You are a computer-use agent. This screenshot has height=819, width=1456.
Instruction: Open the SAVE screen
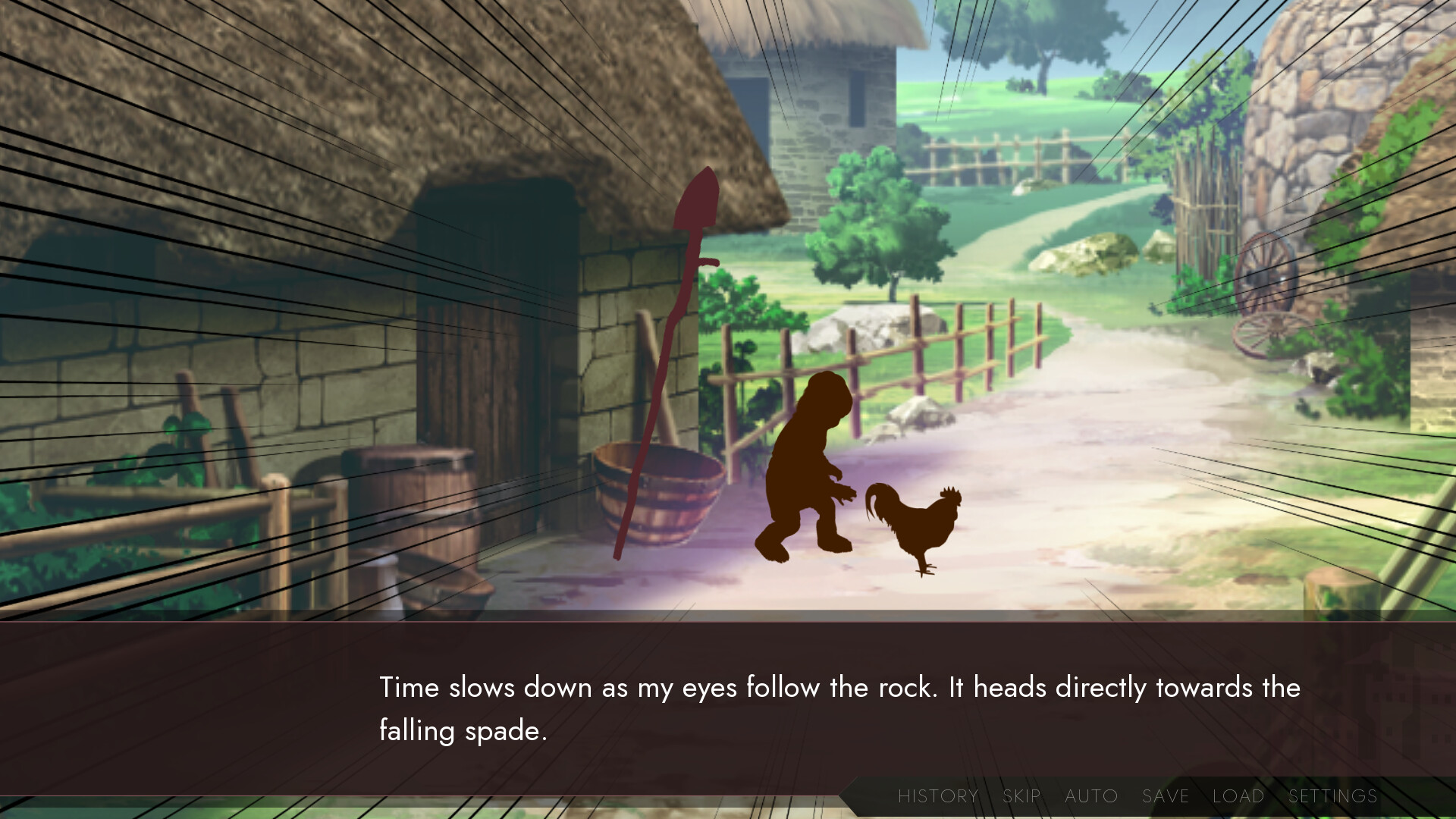coord(1164,796)
